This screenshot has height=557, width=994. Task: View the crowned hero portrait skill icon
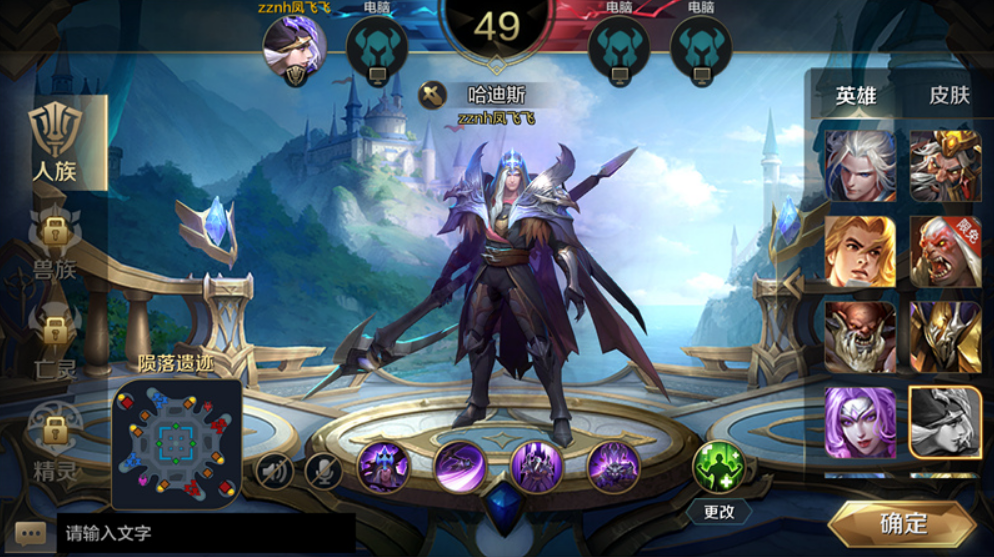coord(384,467)
